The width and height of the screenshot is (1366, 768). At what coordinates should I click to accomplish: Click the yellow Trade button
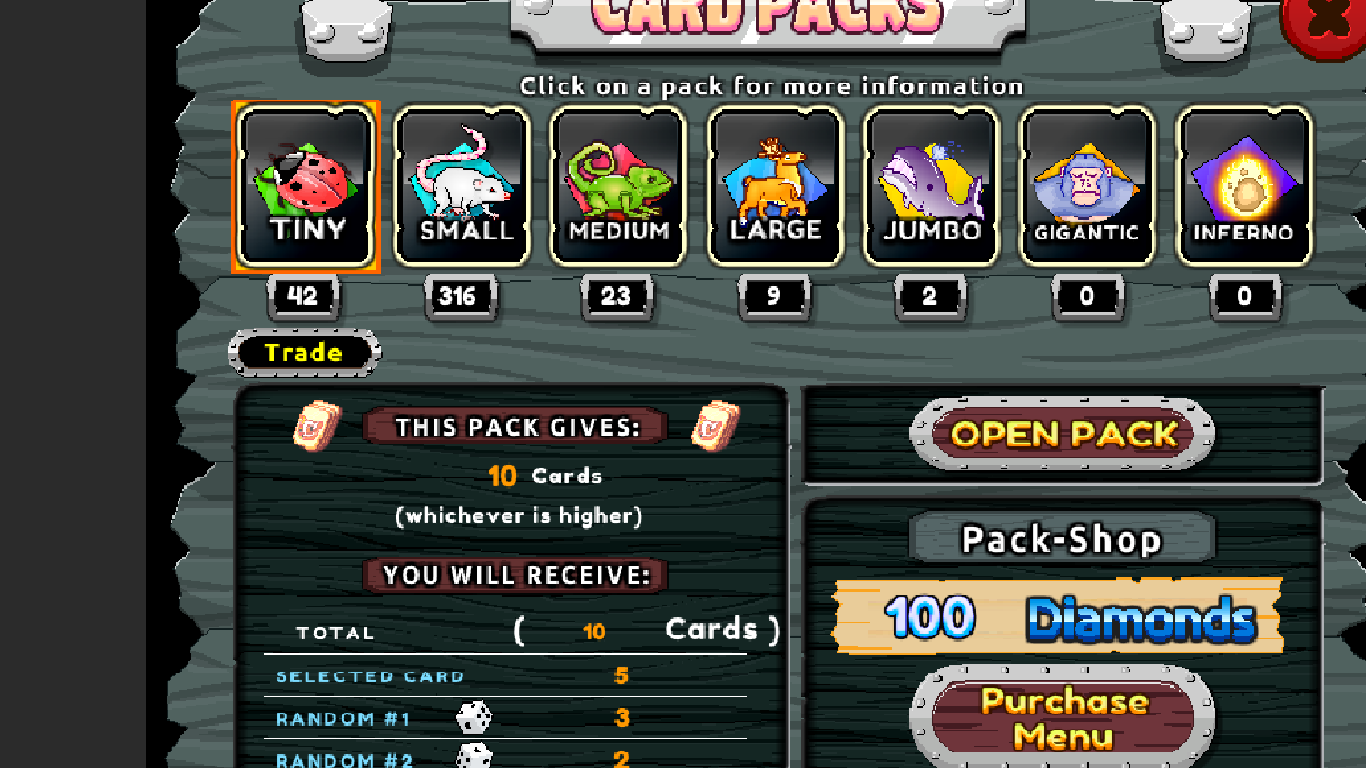point(304,353)
